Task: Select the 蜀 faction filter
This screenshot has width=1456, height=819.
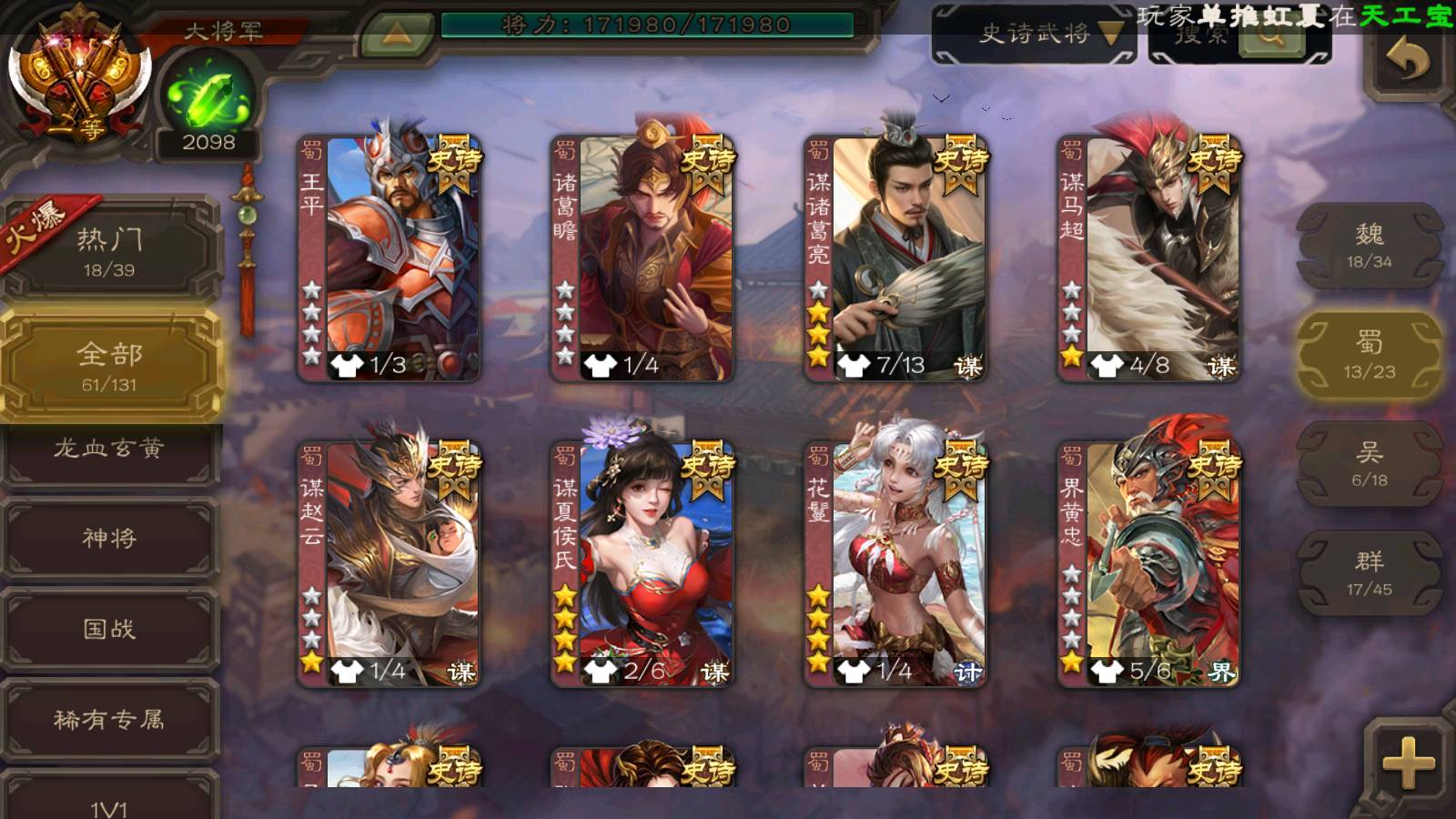Action: point(1369,355)
